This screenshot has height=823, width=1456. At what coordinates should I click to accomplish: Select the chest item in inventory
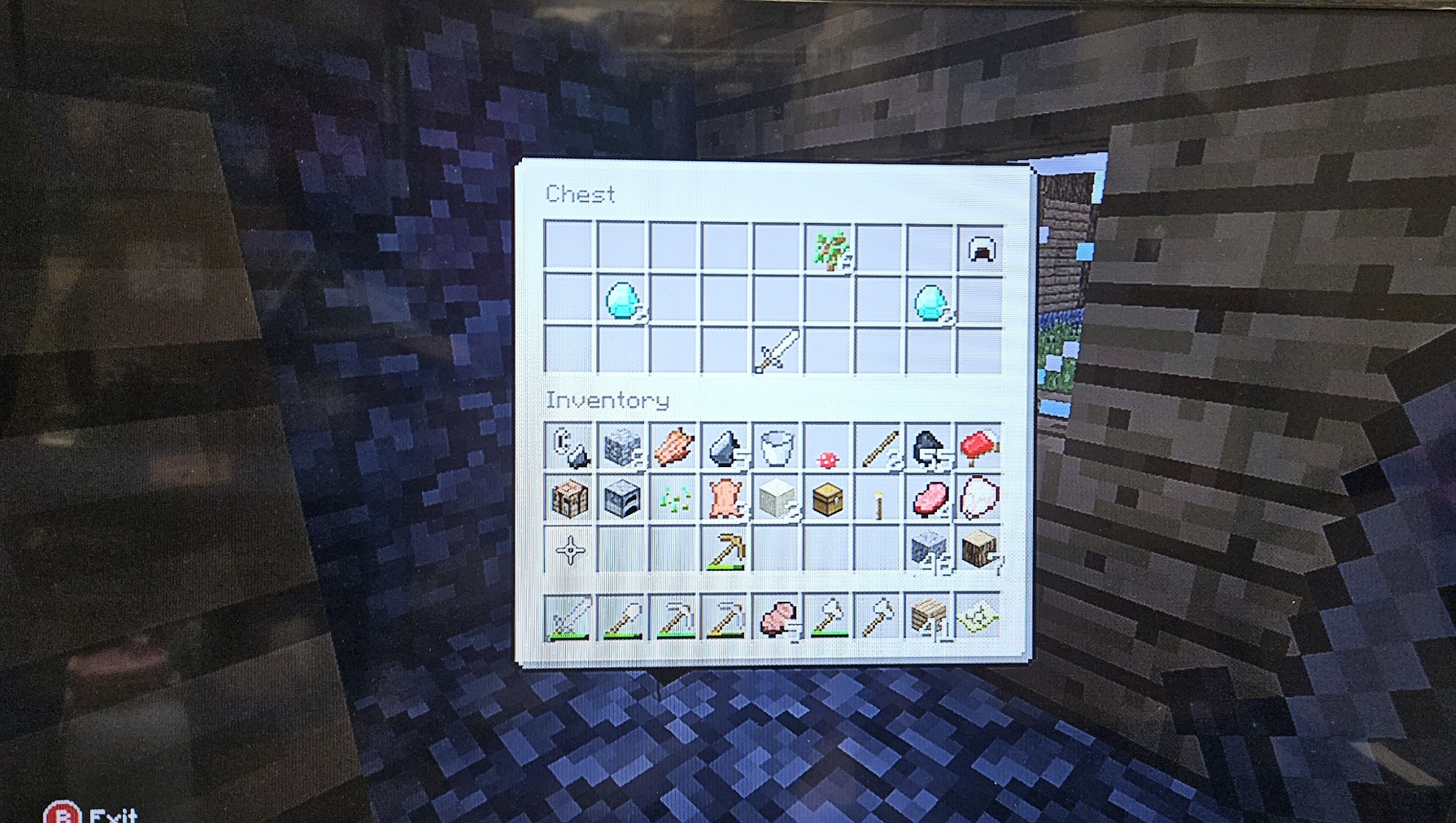click(x=828, y=498)
